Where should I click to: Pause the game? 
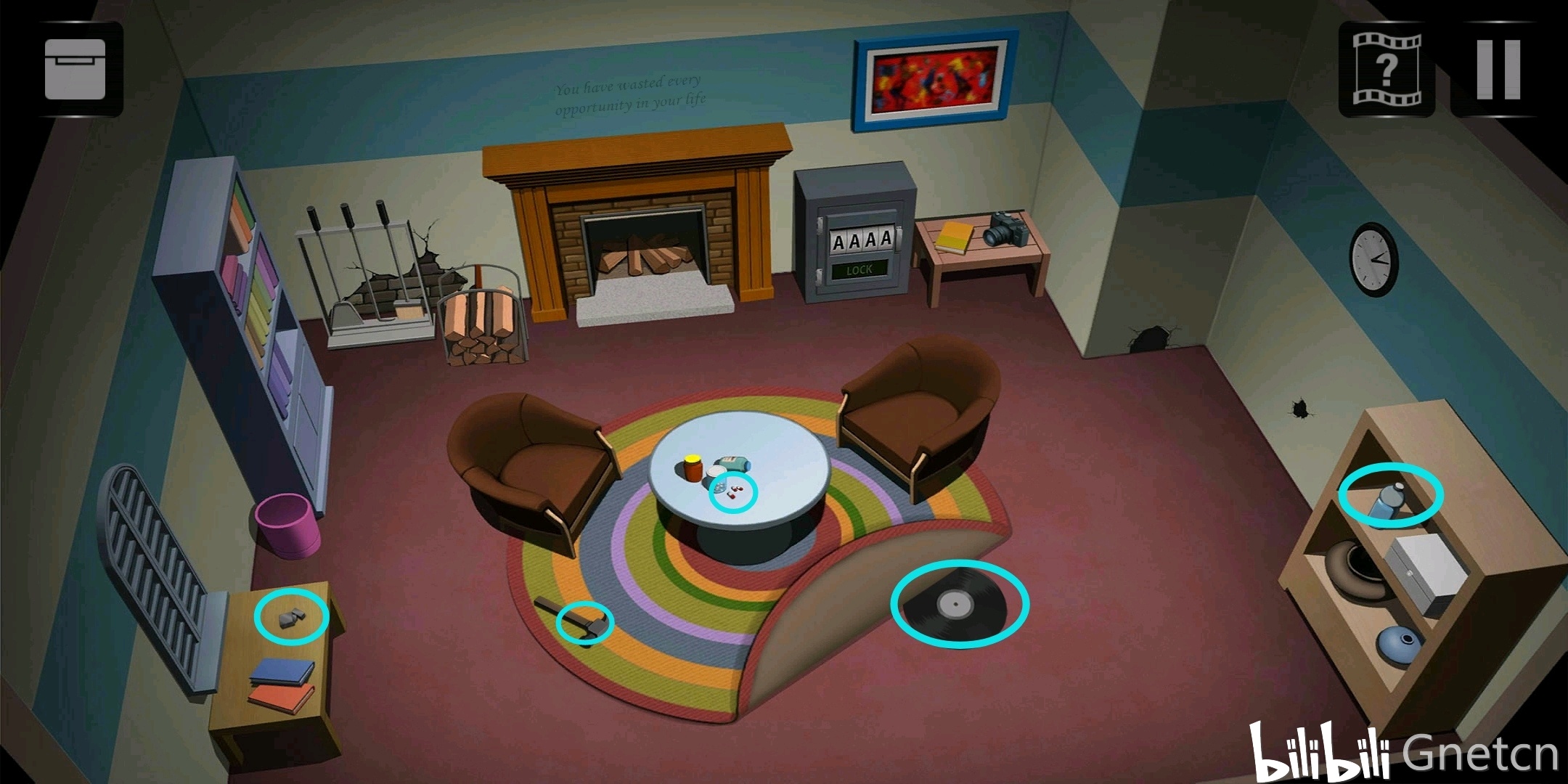[x=1498, y=70]
